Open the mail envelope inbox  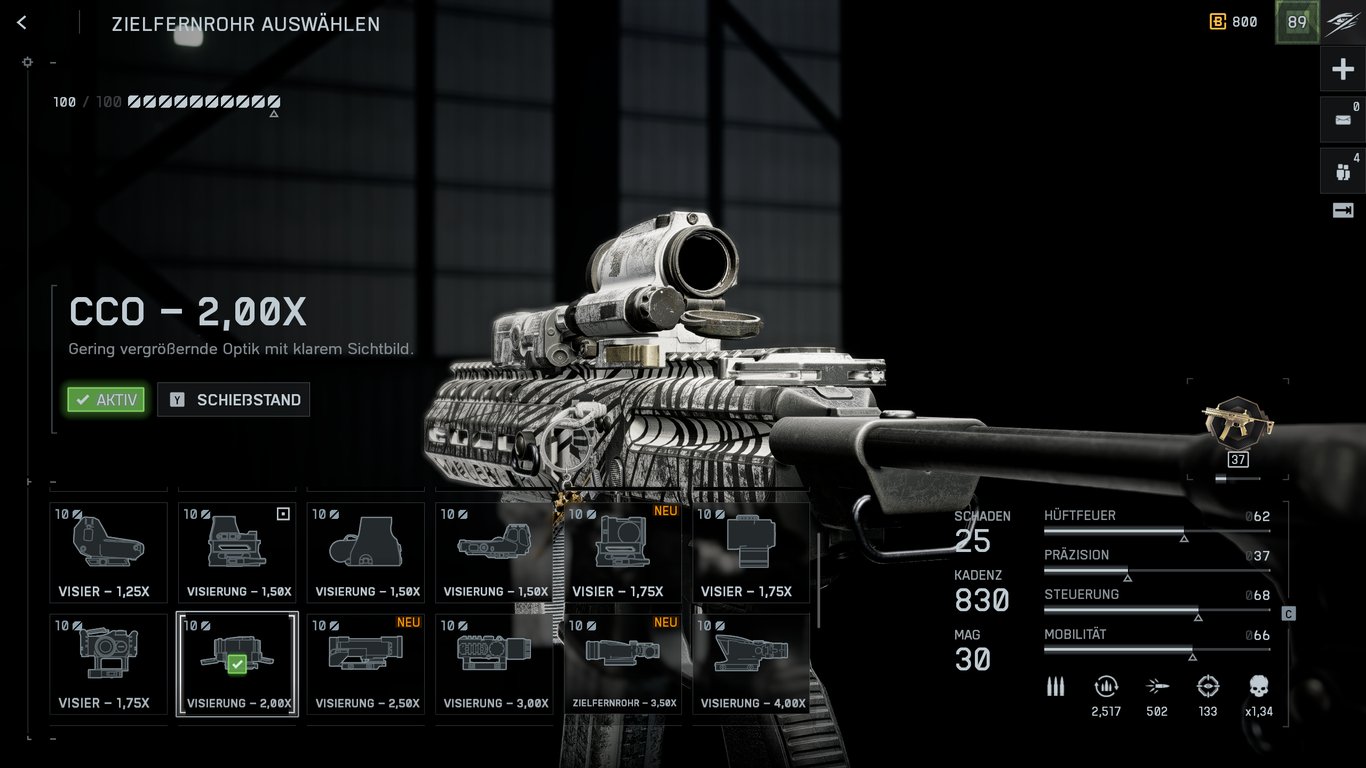(1343, 120)
